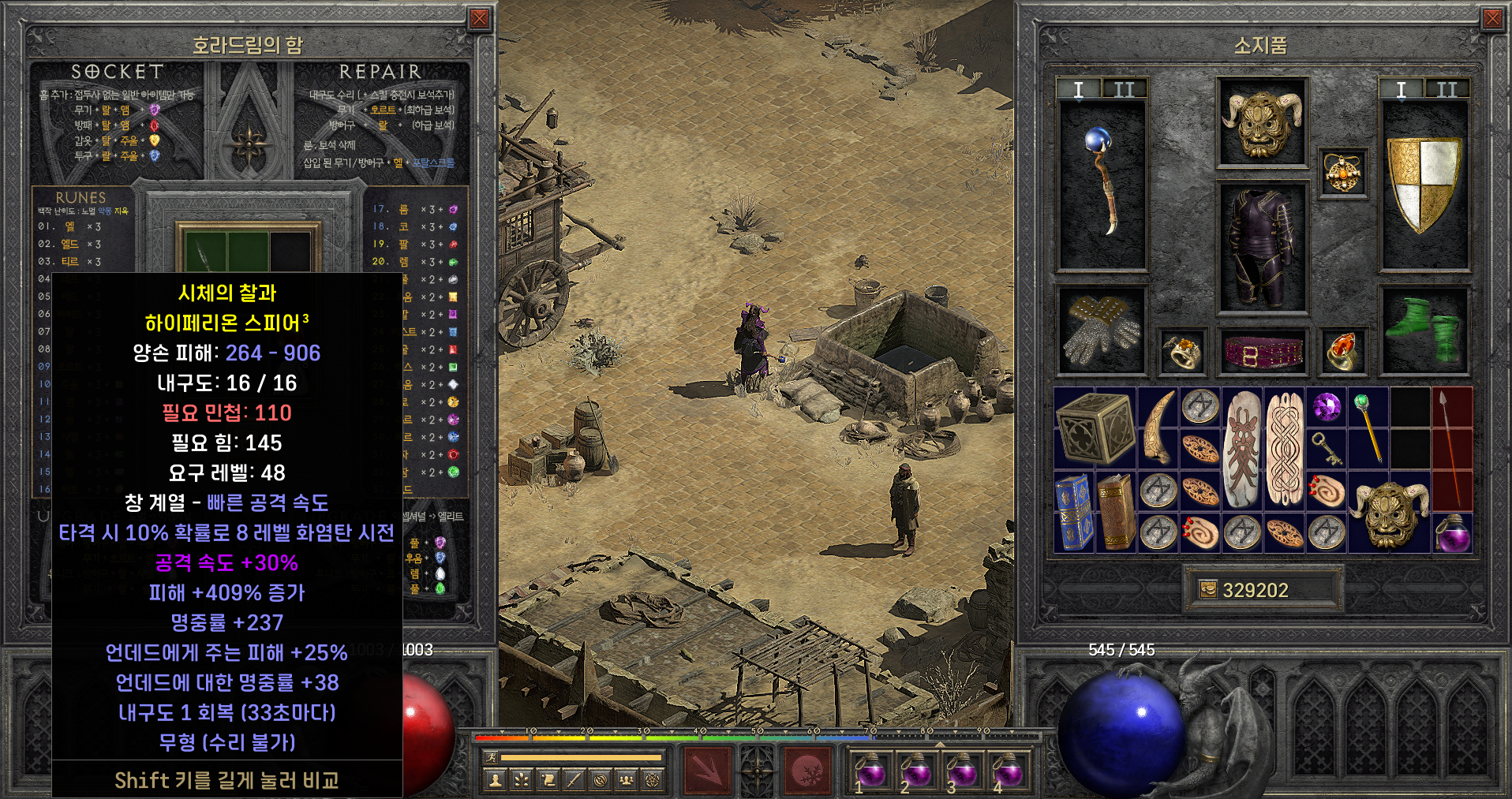Select the equipped white and gold shield

1424,184
